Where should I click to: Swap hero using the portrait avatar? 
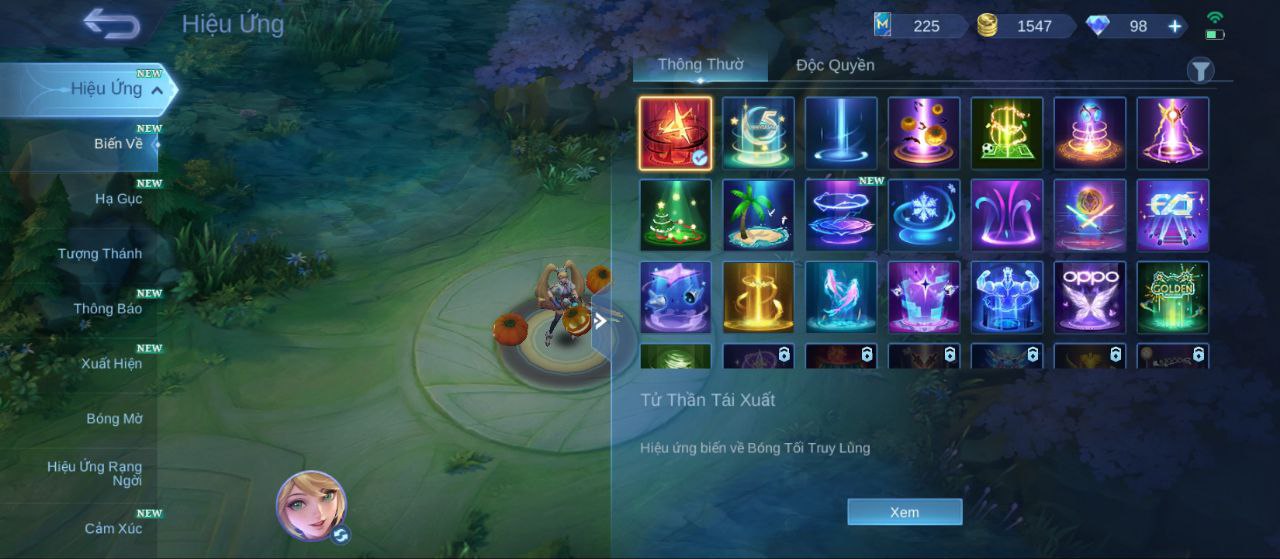coord(312,505)
